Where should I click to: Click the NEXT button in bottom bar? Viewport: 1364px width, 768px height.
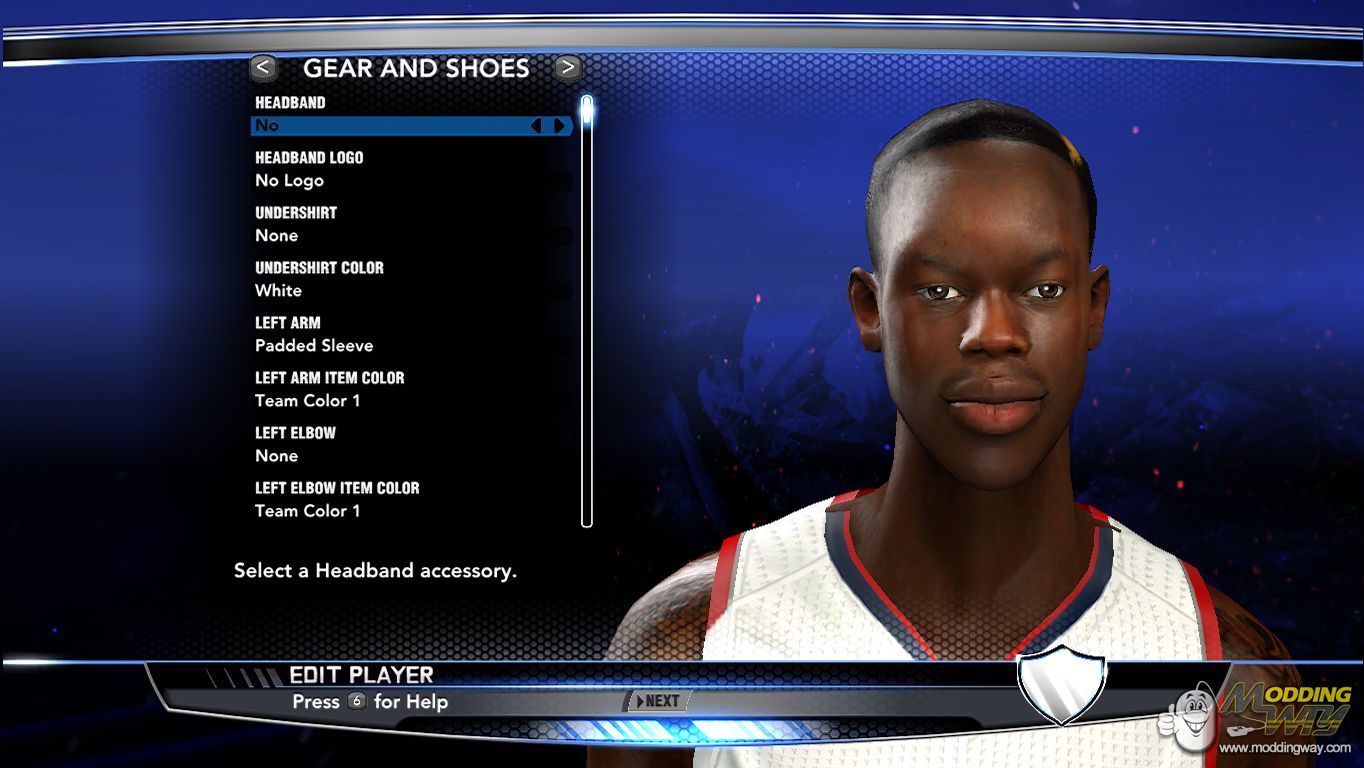pos(657,701)
